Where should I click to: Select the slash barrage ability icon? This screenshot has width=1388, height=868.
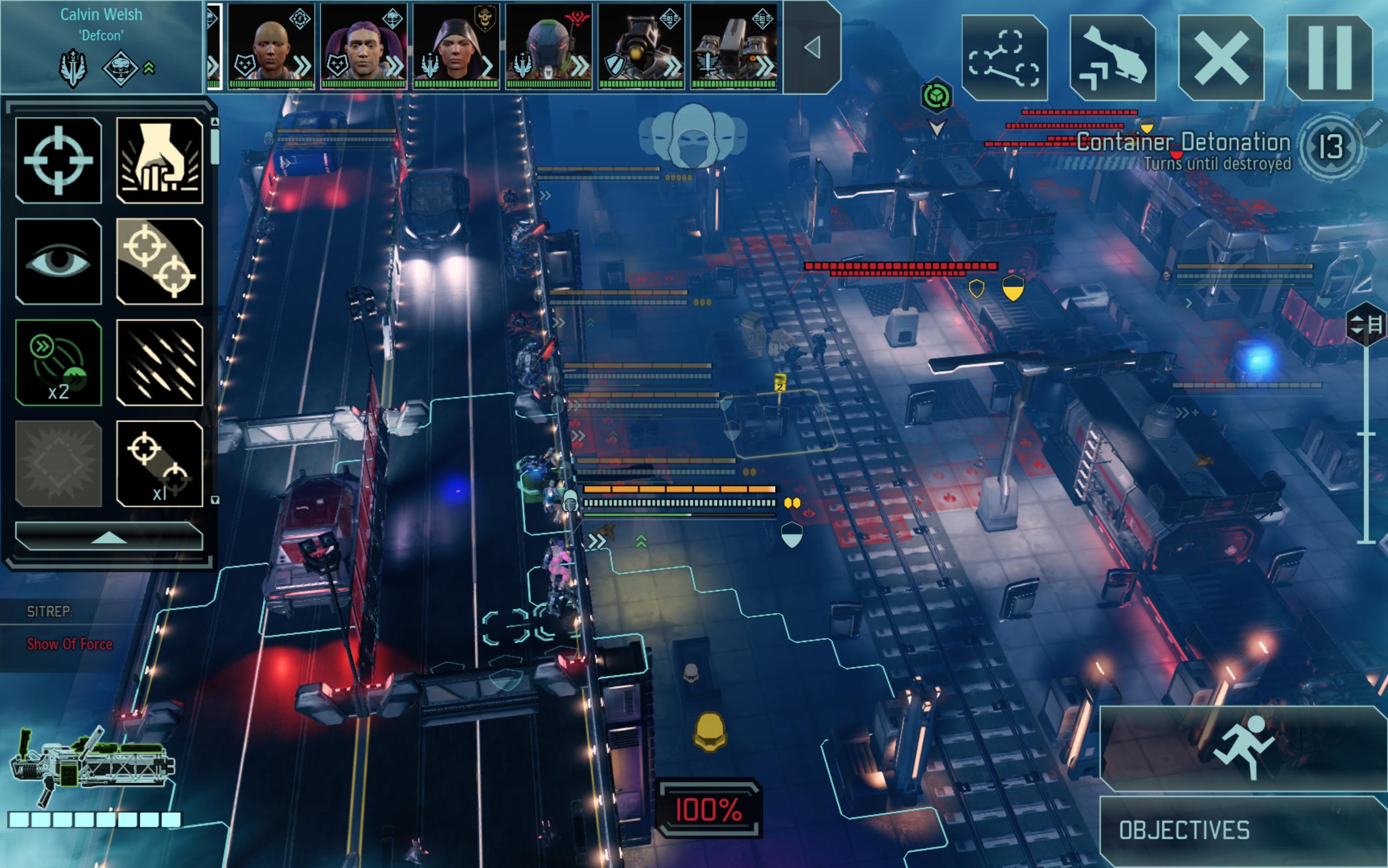point(159,362)
